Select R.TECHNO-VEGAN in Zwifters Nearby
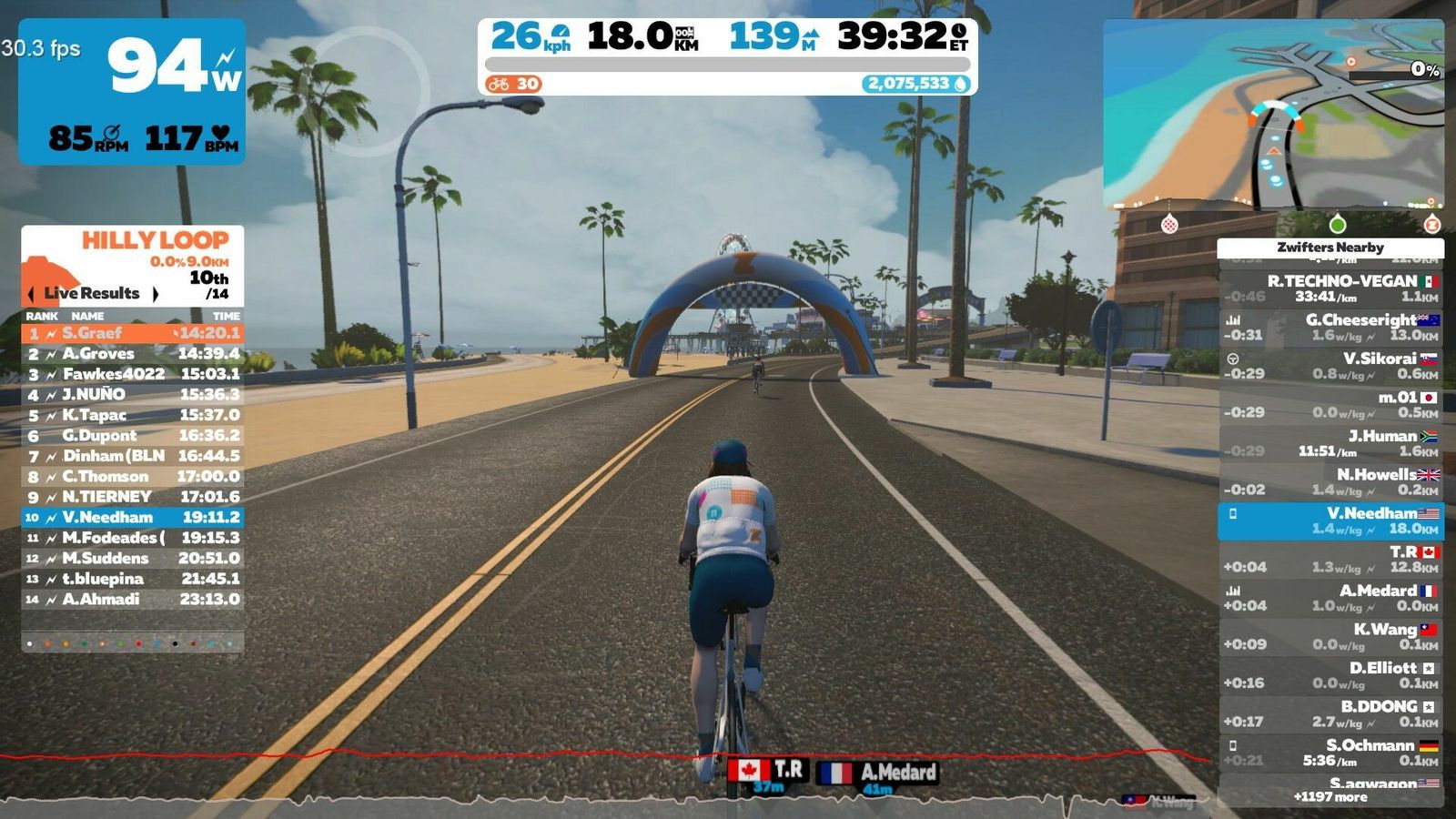 (1330, 288)
